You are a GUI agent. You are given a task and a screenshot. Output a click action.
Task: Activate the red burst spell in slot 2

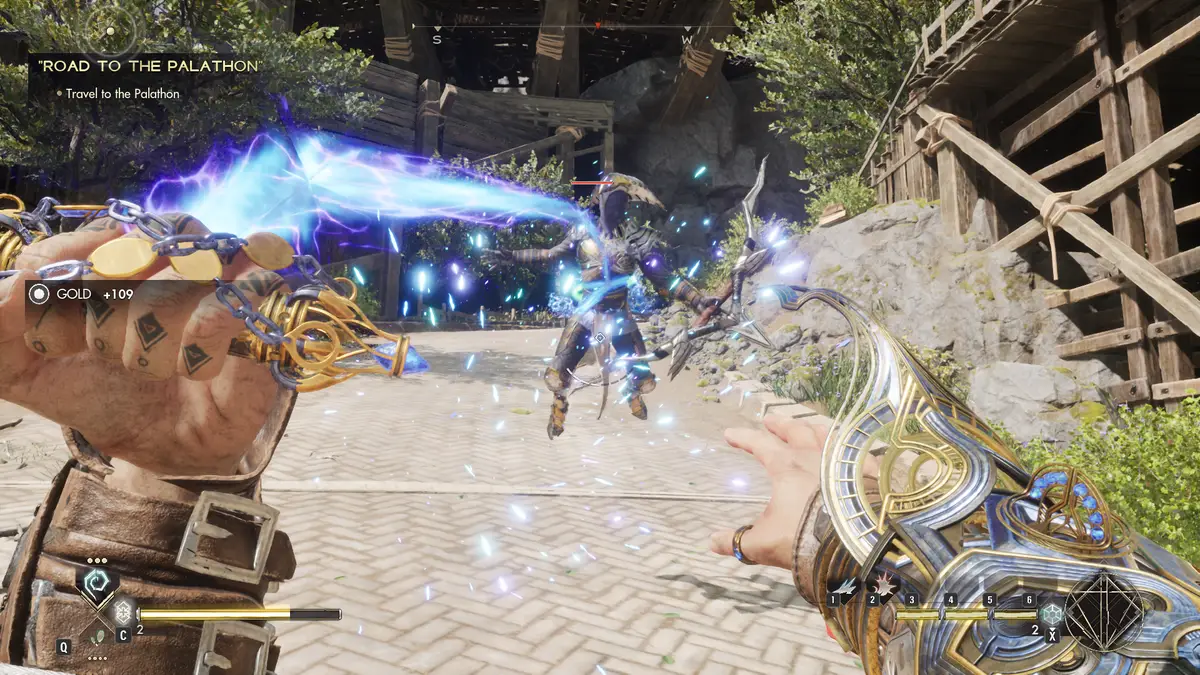point(886,586)
